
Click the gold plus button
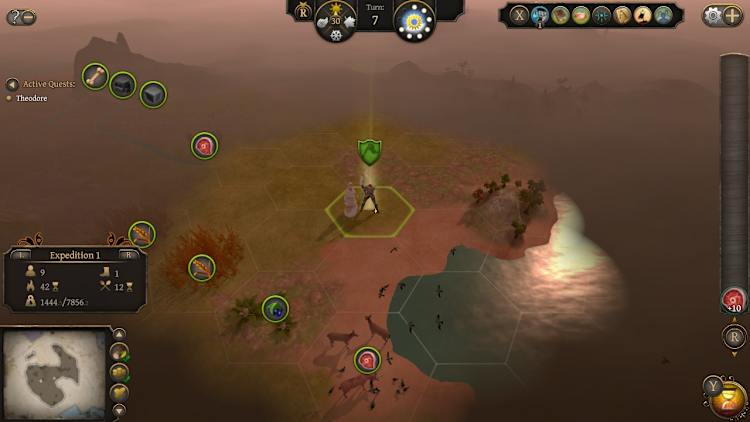point(732,15)
